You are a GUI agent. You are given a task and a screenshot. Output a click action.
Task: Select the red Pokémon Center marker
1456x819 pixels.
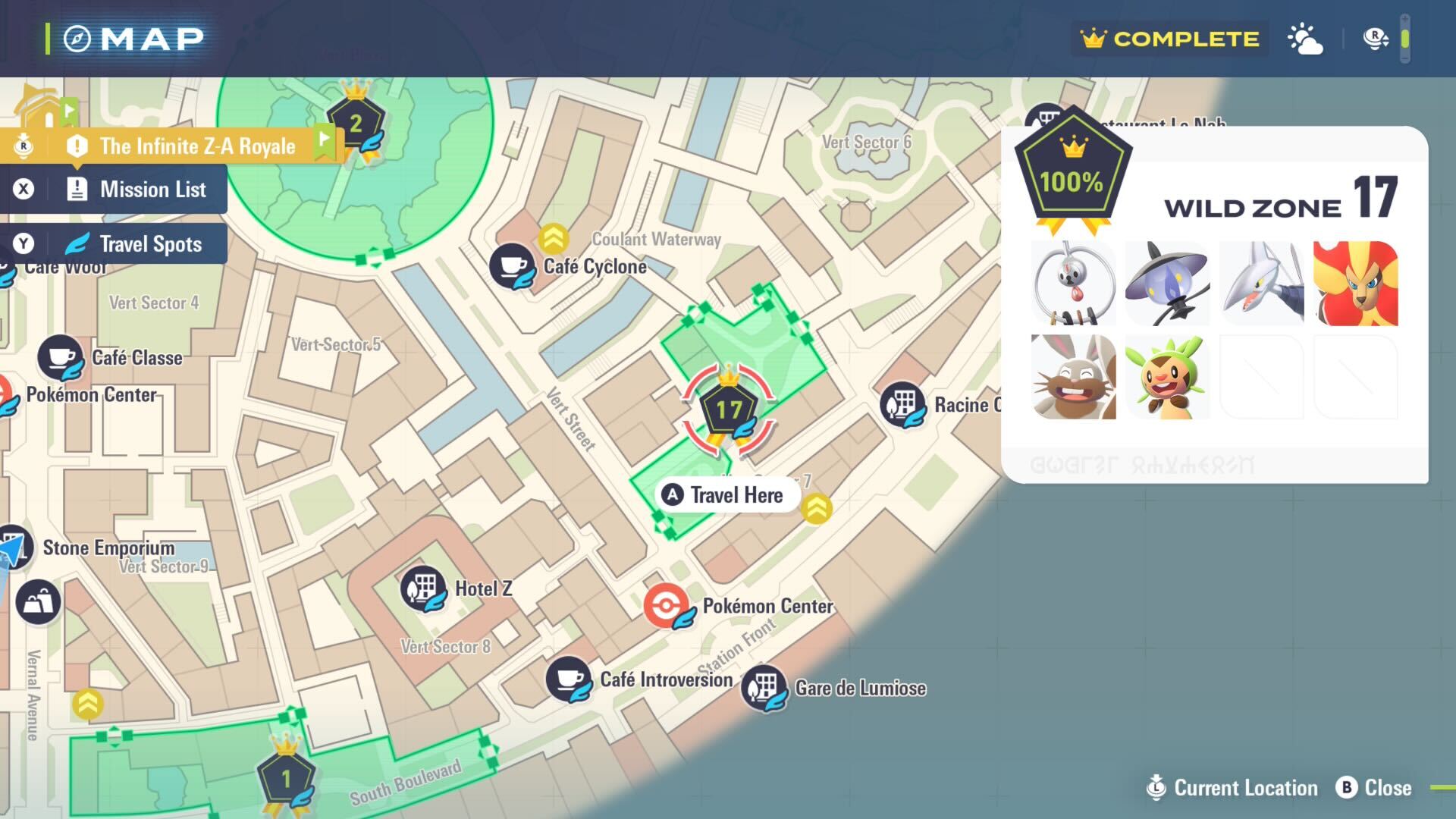(x=667, y=606)
